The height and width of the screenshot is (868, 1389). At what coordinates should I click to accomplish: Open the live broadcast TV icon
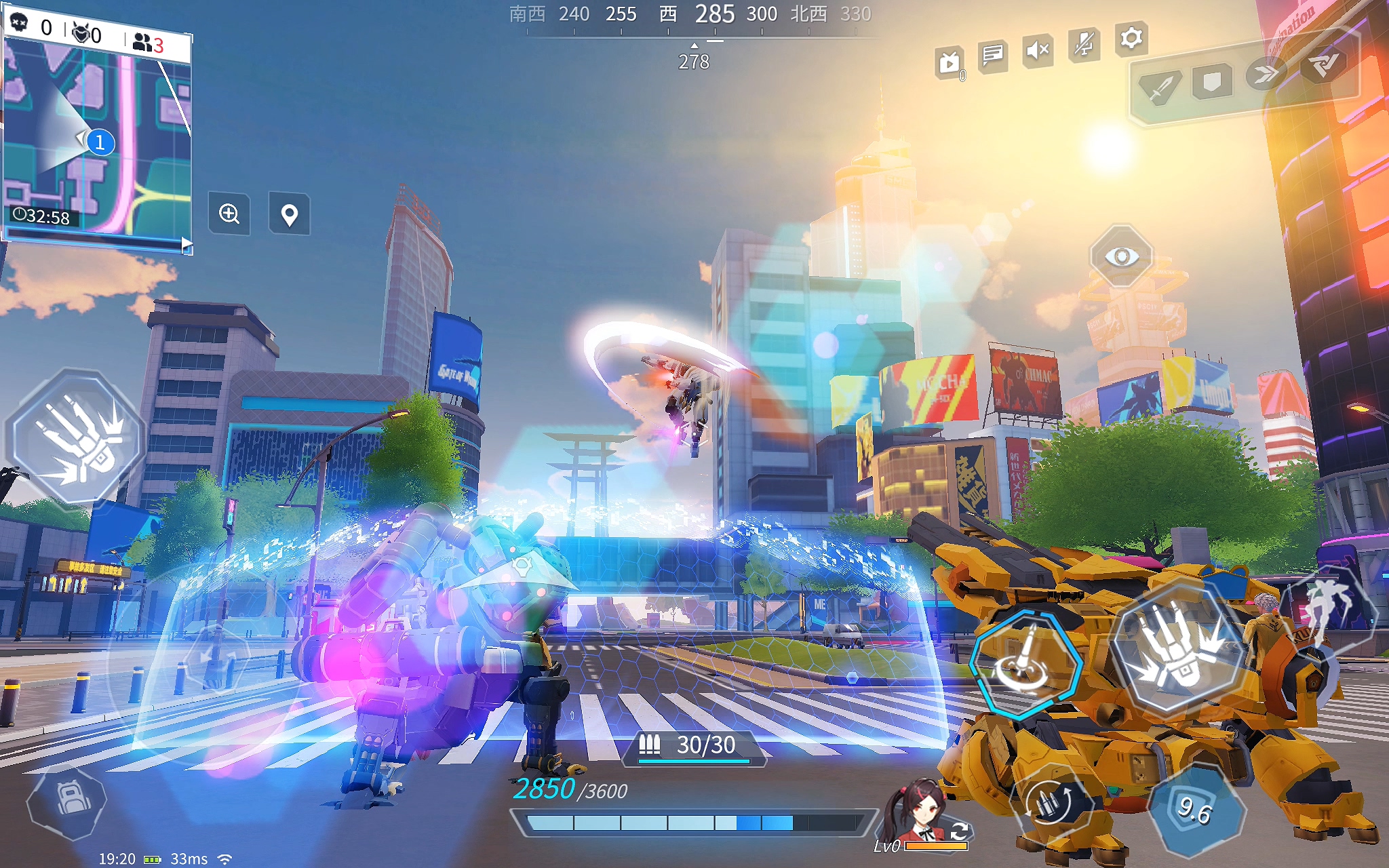click(950, 64)
